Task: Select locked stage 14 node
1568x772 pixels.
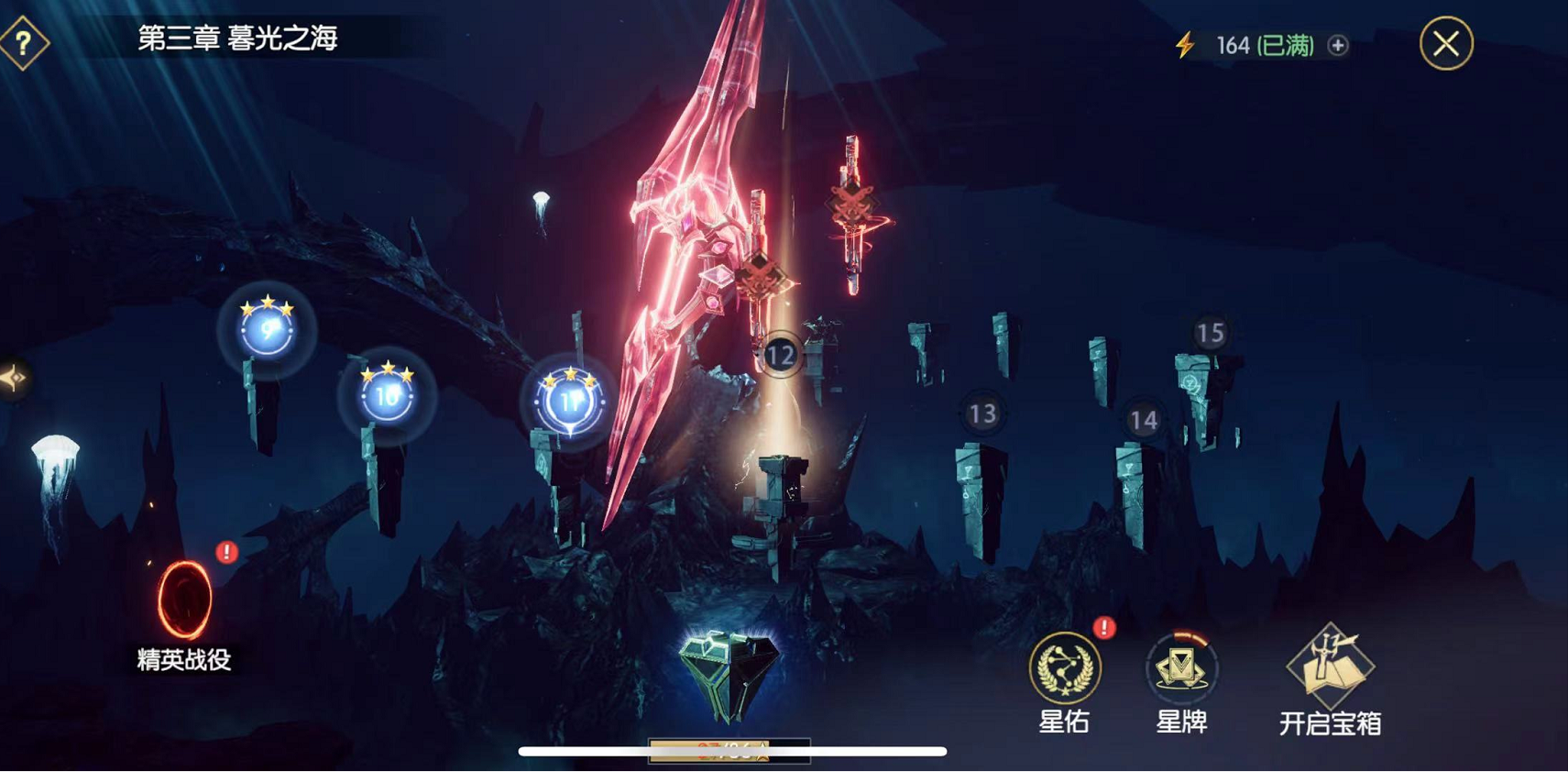Action: tap(1143, 421)
